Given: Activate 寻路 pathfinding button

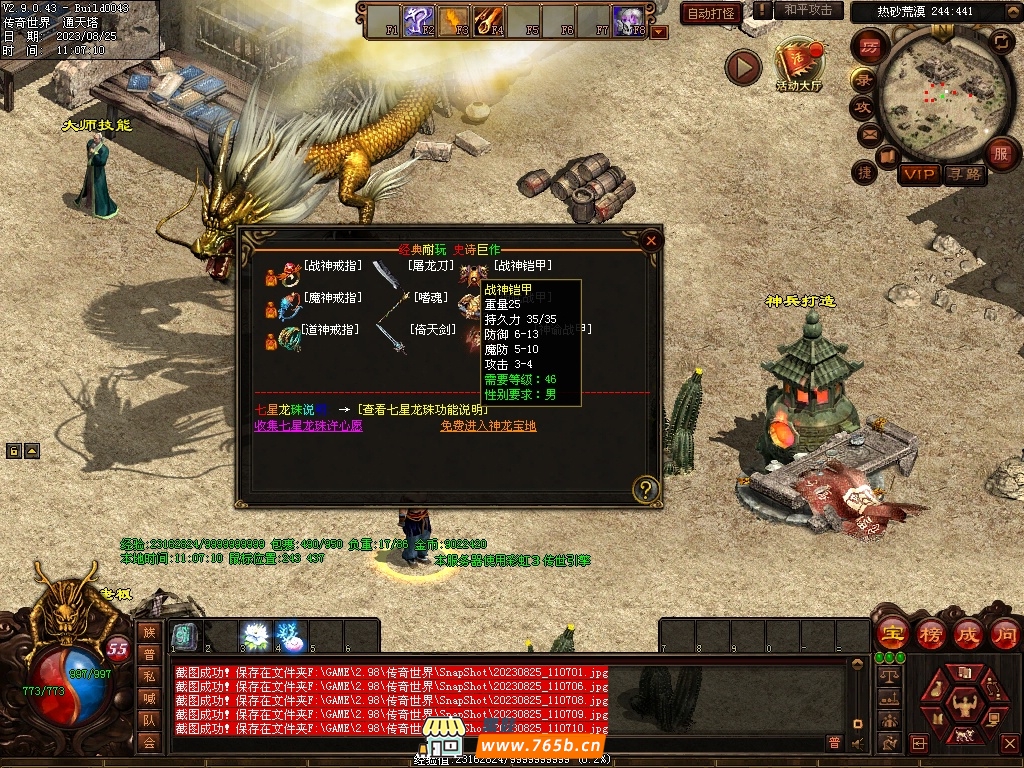Looking at the screenshot, I should (965, 175).
